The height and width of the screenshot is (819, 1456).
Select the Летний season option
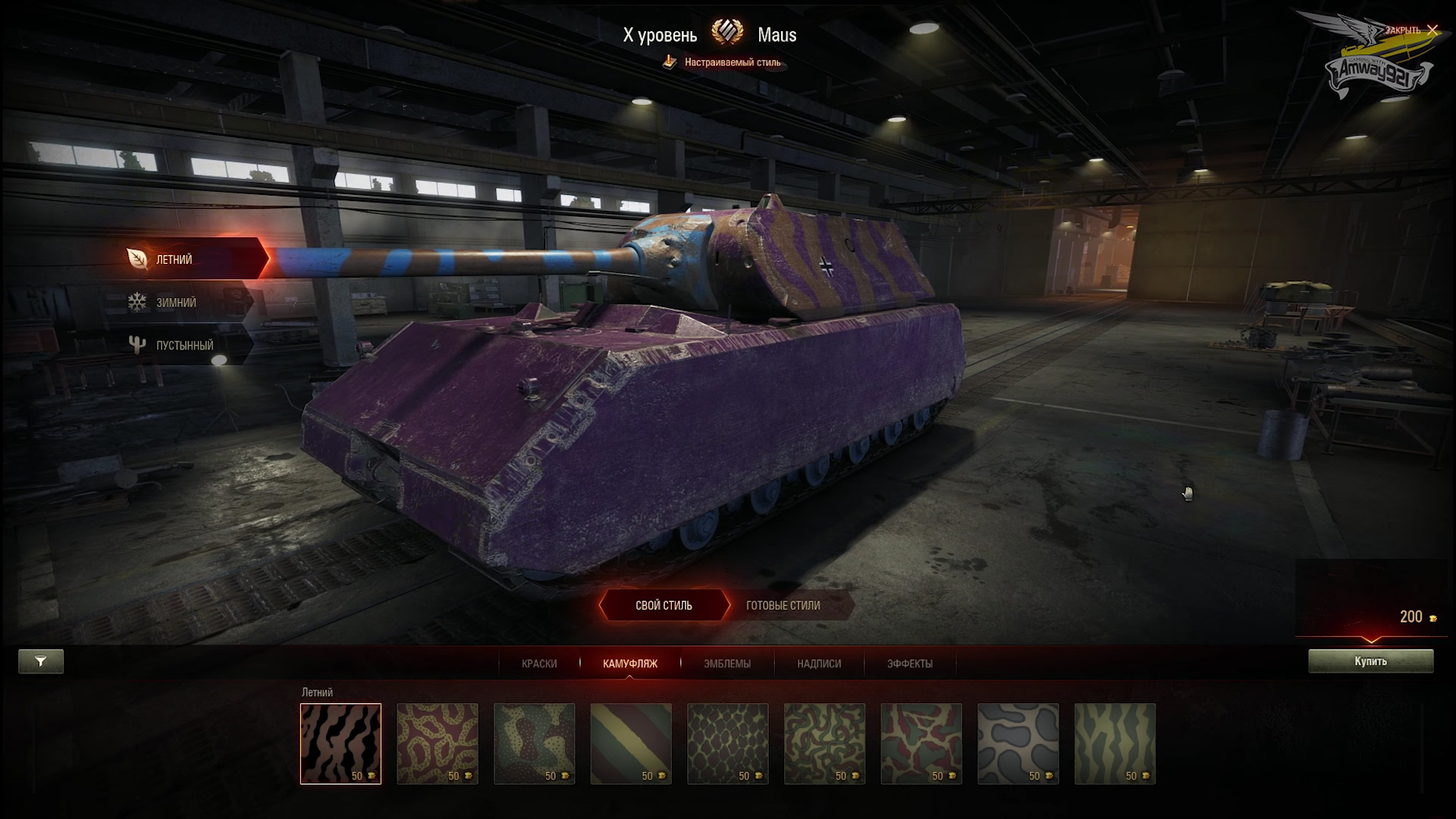click(x=174, y=259)
